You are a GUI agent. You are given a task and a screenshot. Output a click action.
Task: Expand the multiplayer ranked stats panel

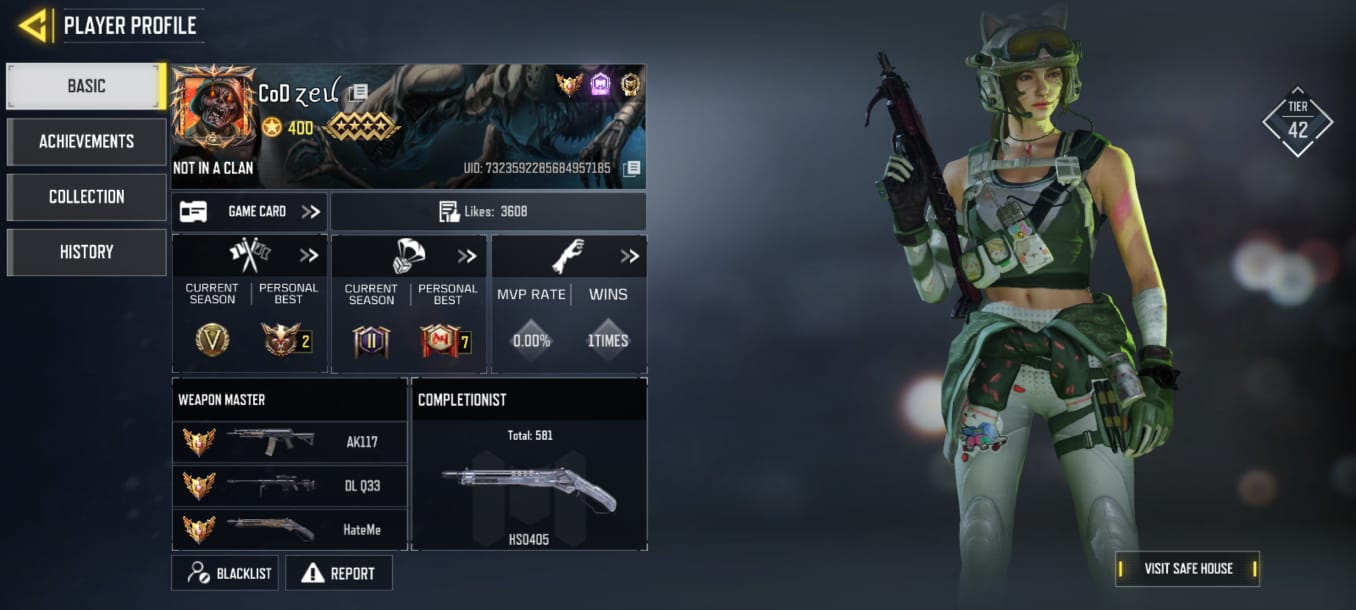point(309,255)
